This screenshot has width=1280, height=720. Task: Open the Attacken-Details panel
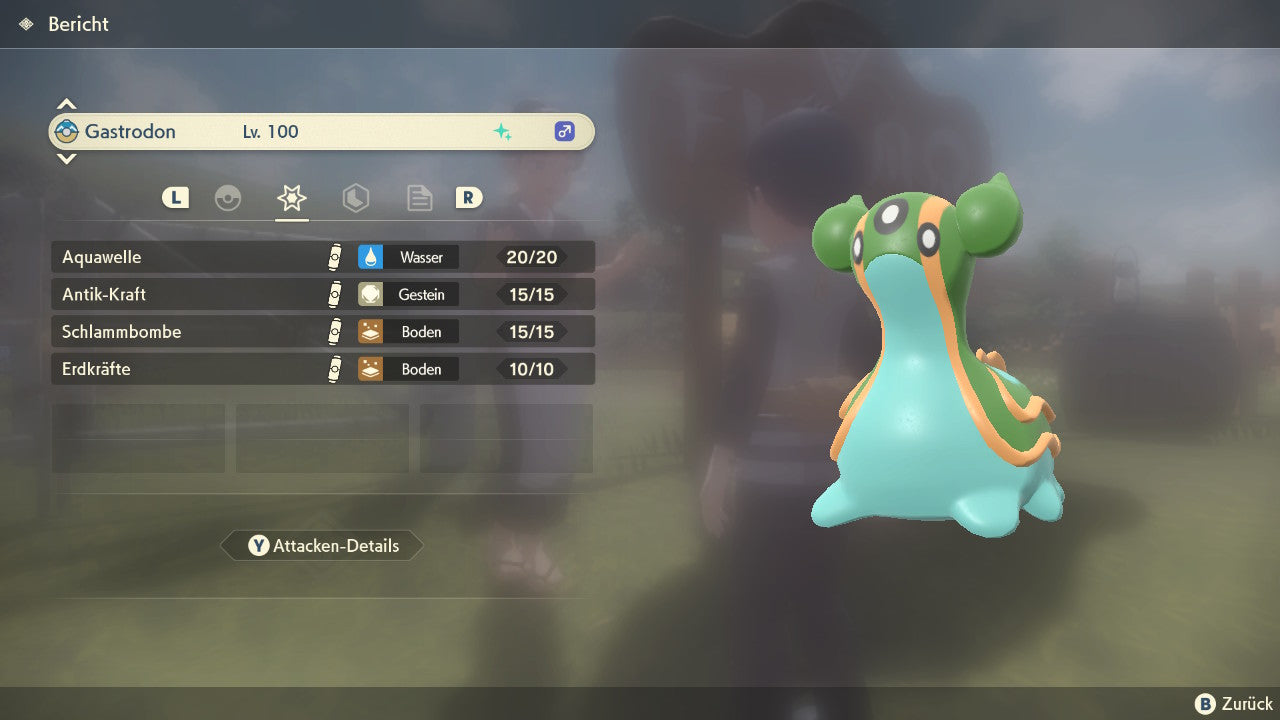coord(323,546)
